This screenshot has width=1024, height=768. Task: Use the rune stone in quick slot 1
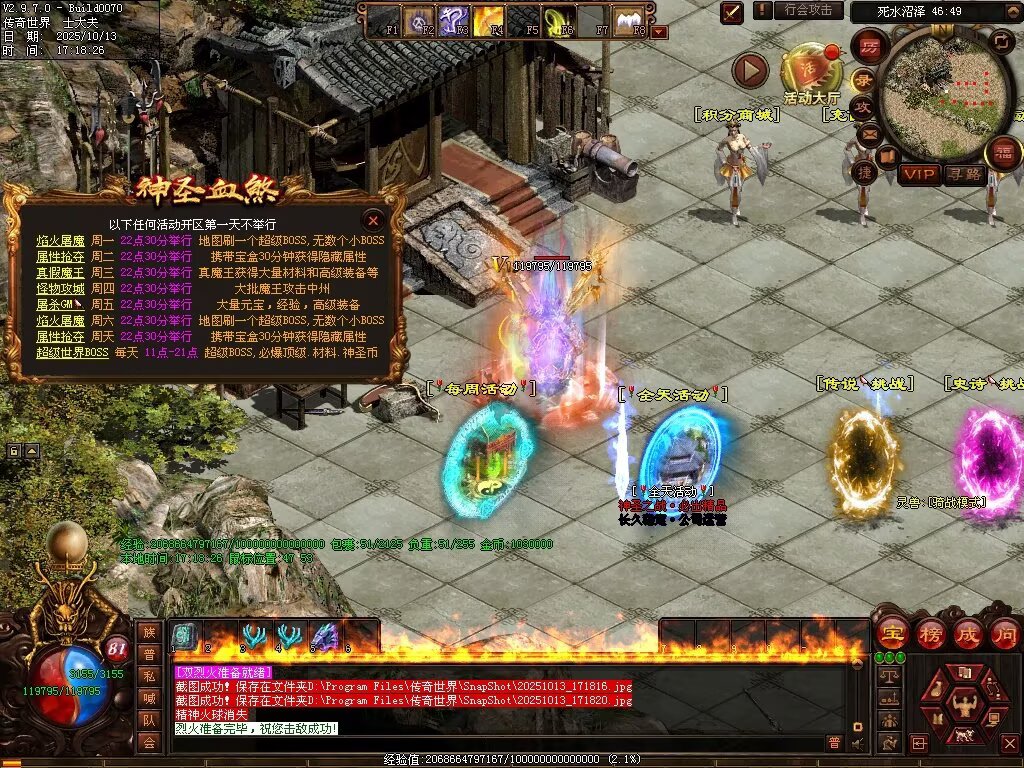184,636
